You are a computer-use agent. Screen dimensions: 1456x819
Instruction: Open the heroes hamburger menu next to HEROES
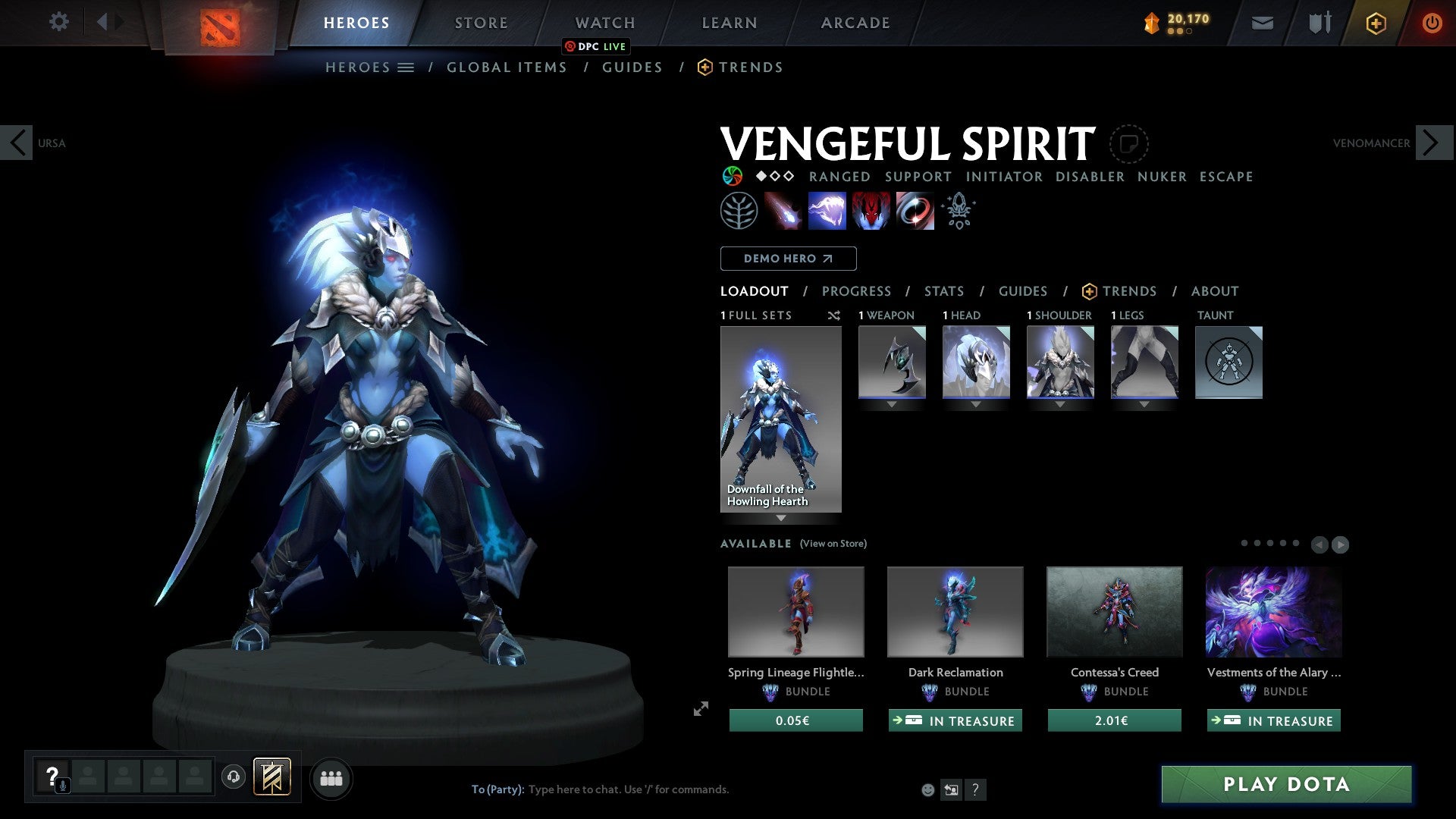(x=407, y=67)
